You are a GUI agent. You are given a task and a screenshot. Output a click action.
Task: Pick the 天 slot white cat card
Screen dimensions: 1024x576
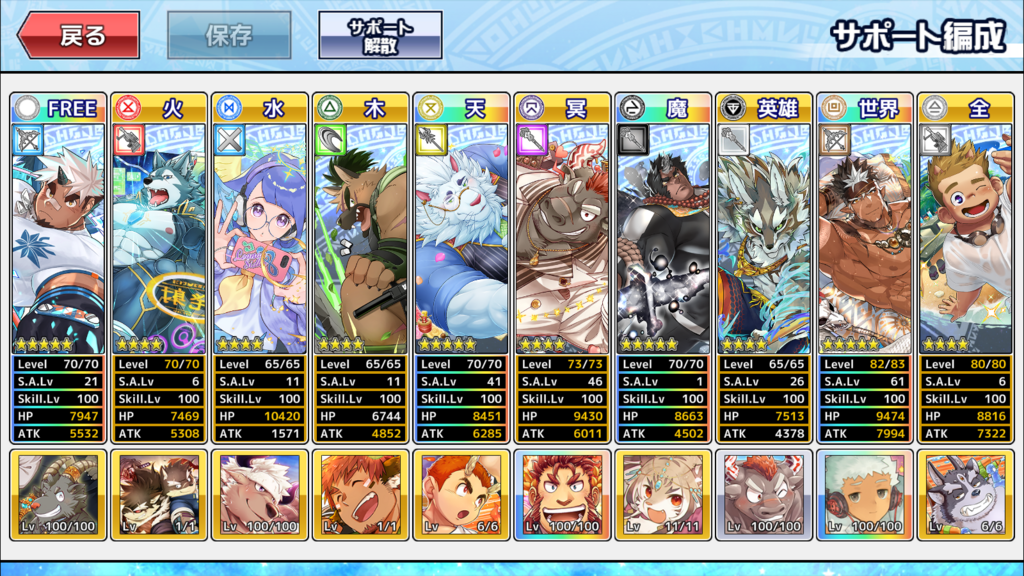(x=461, y=240)
